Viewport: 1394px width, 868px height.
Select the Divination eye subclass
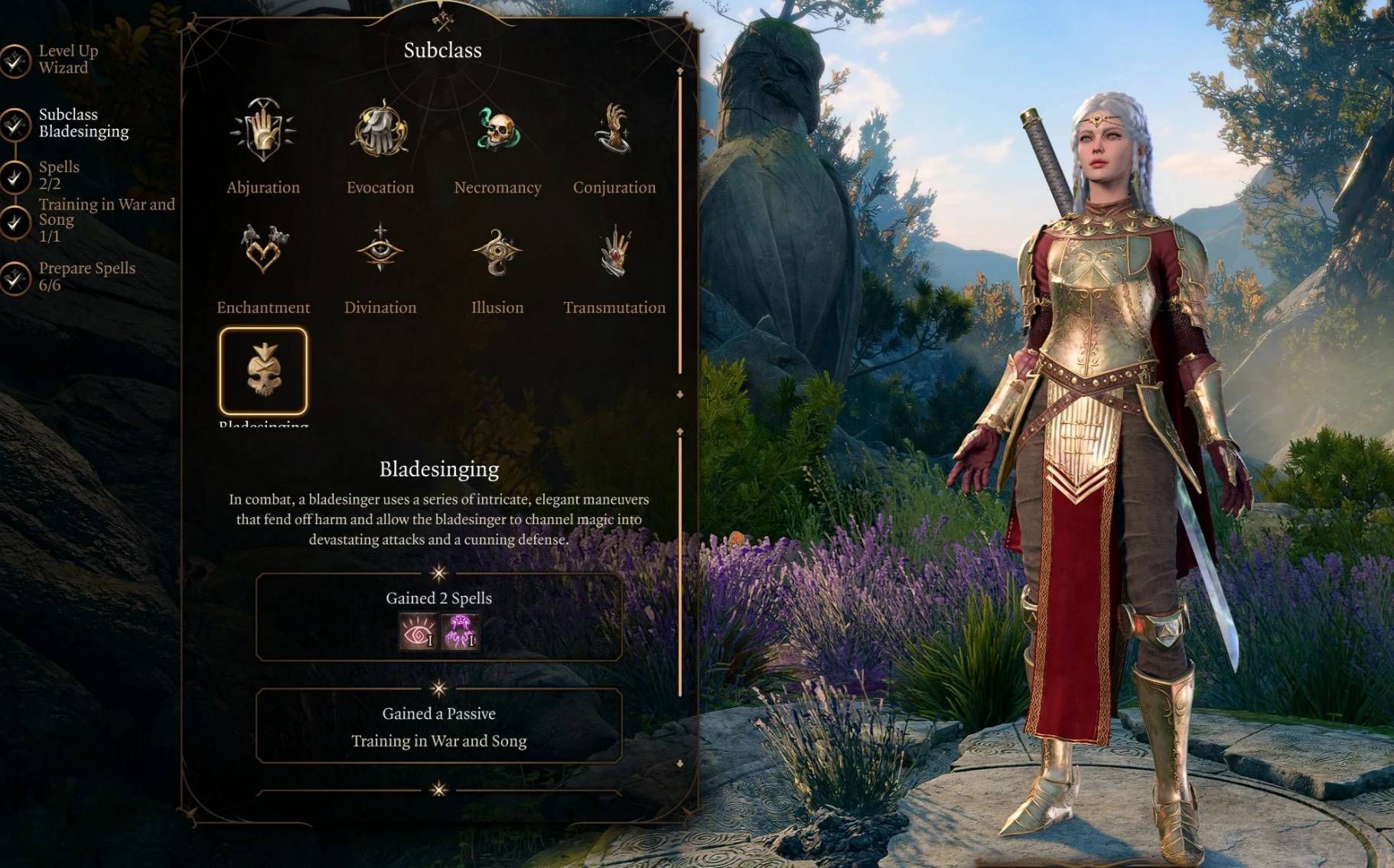(380, 250)
